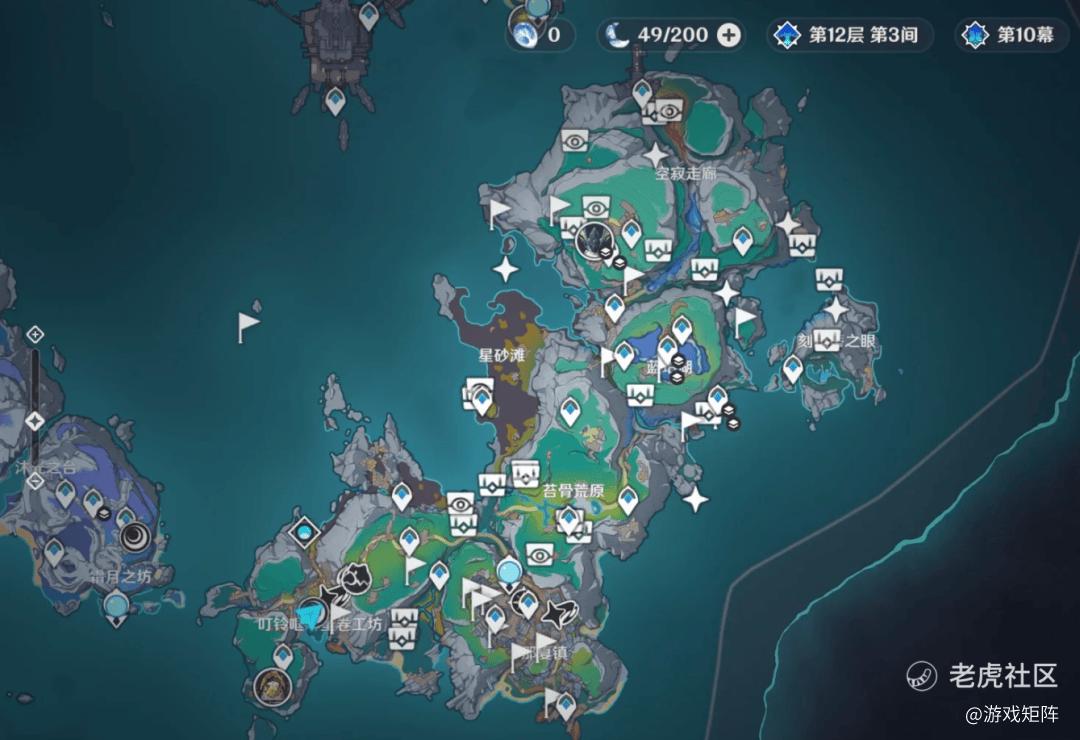
Task: Select the blue diamond-framed marker northwest of workshop
Action: (304, 532)
